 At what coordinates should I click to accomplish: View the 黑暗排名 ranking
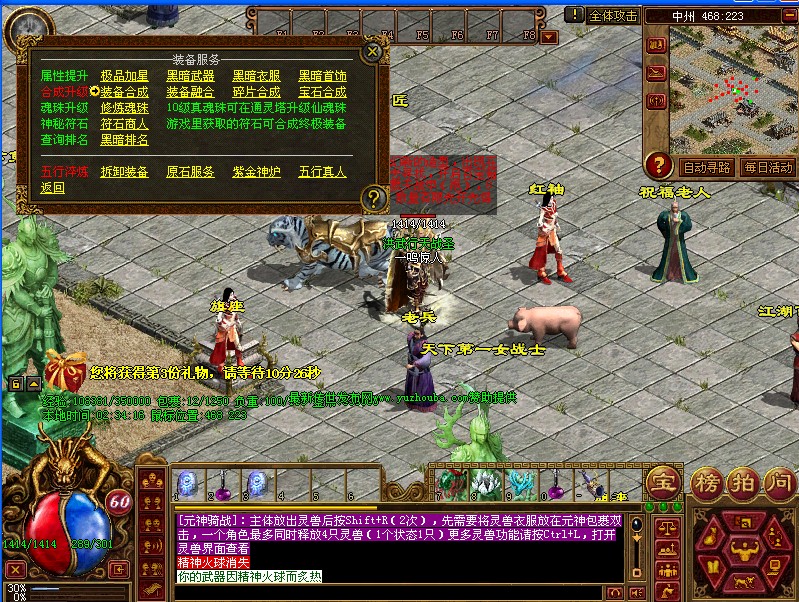click(125, 140)
